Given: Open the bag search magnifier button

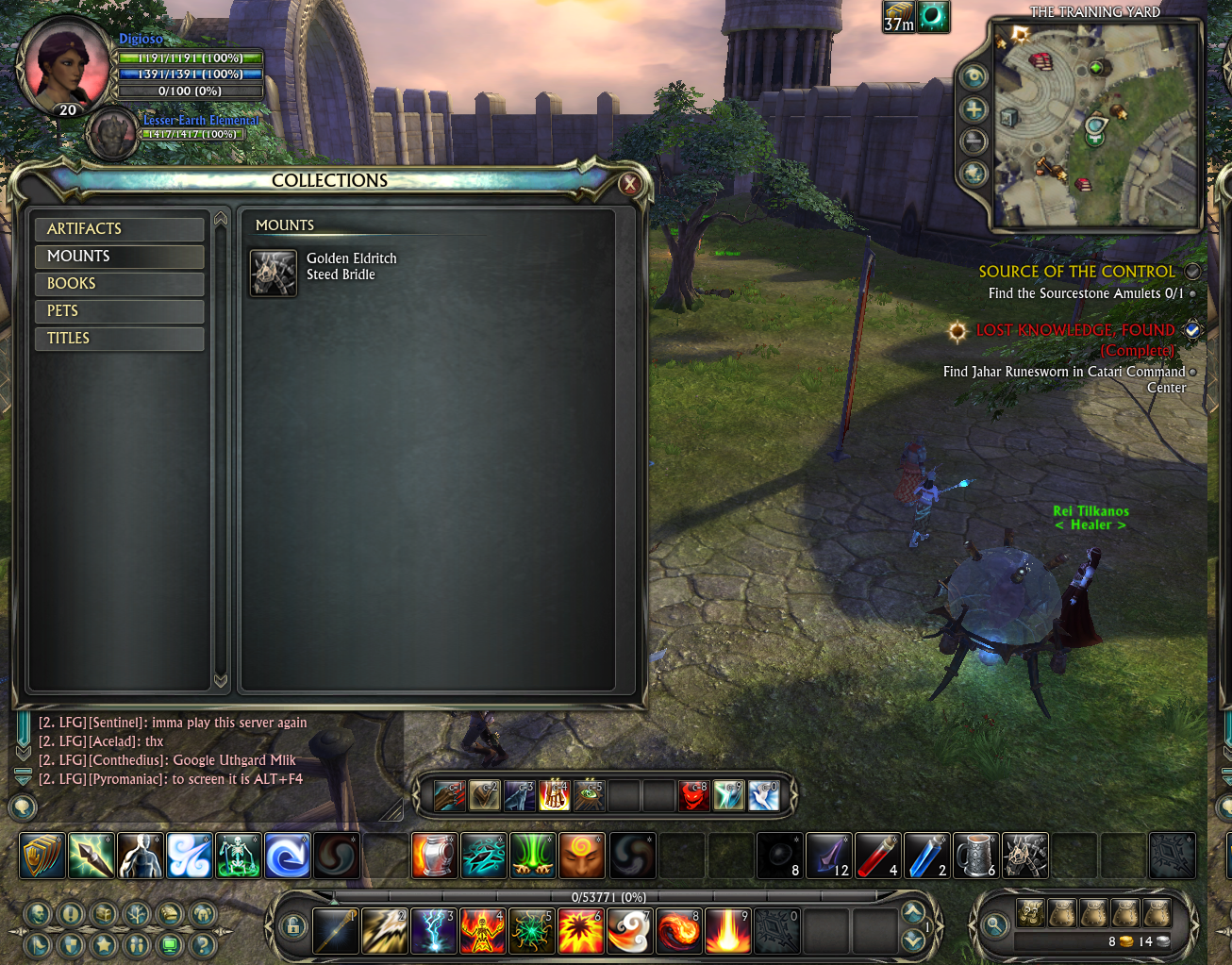Looking at the screenshot, I should click(x=994, y=926).
